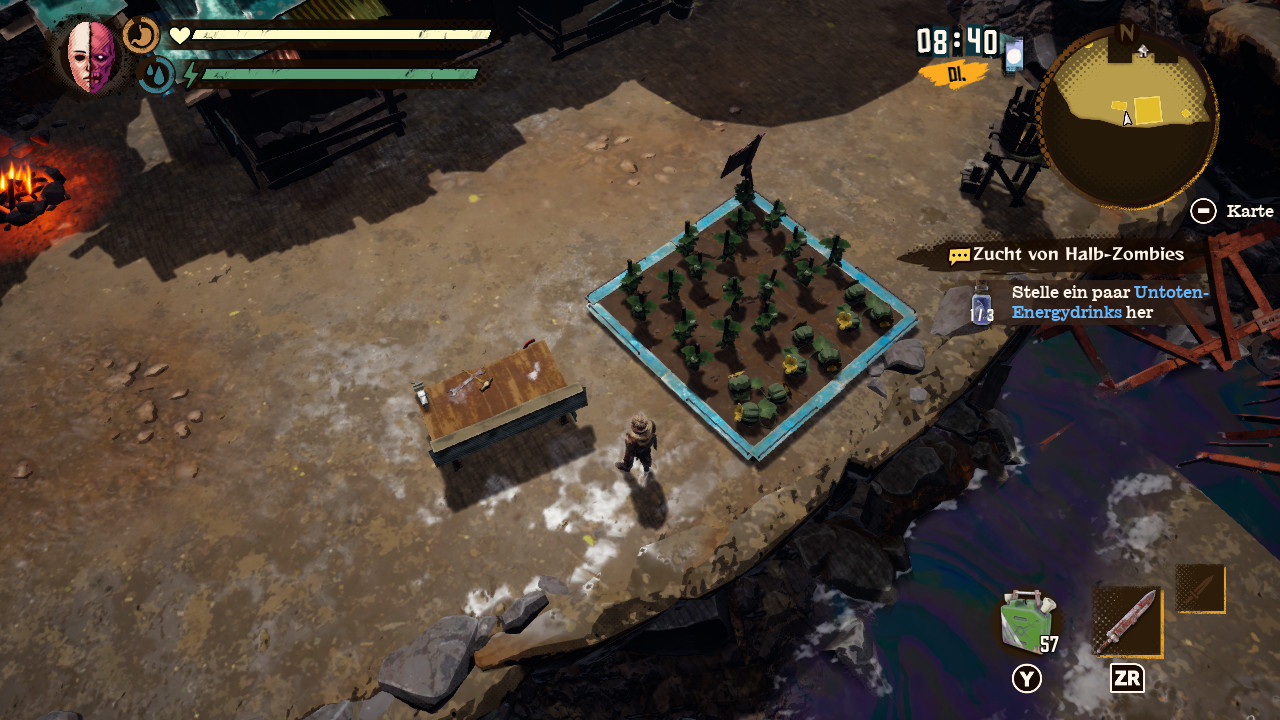Select the half-zombie character portrait

[x=91, y=56]
